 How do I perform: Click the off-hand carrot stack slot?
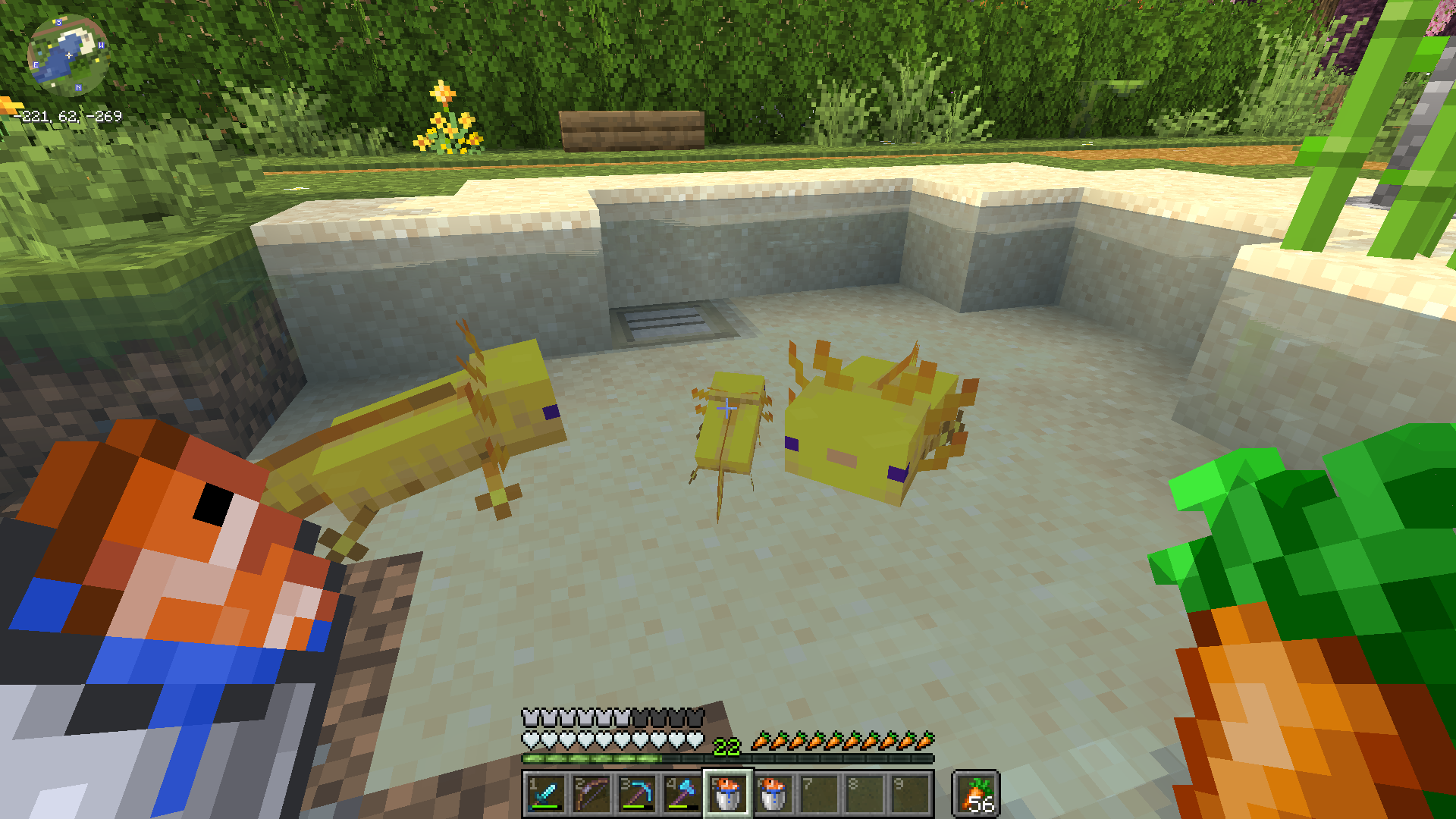[x=976, y=794]
